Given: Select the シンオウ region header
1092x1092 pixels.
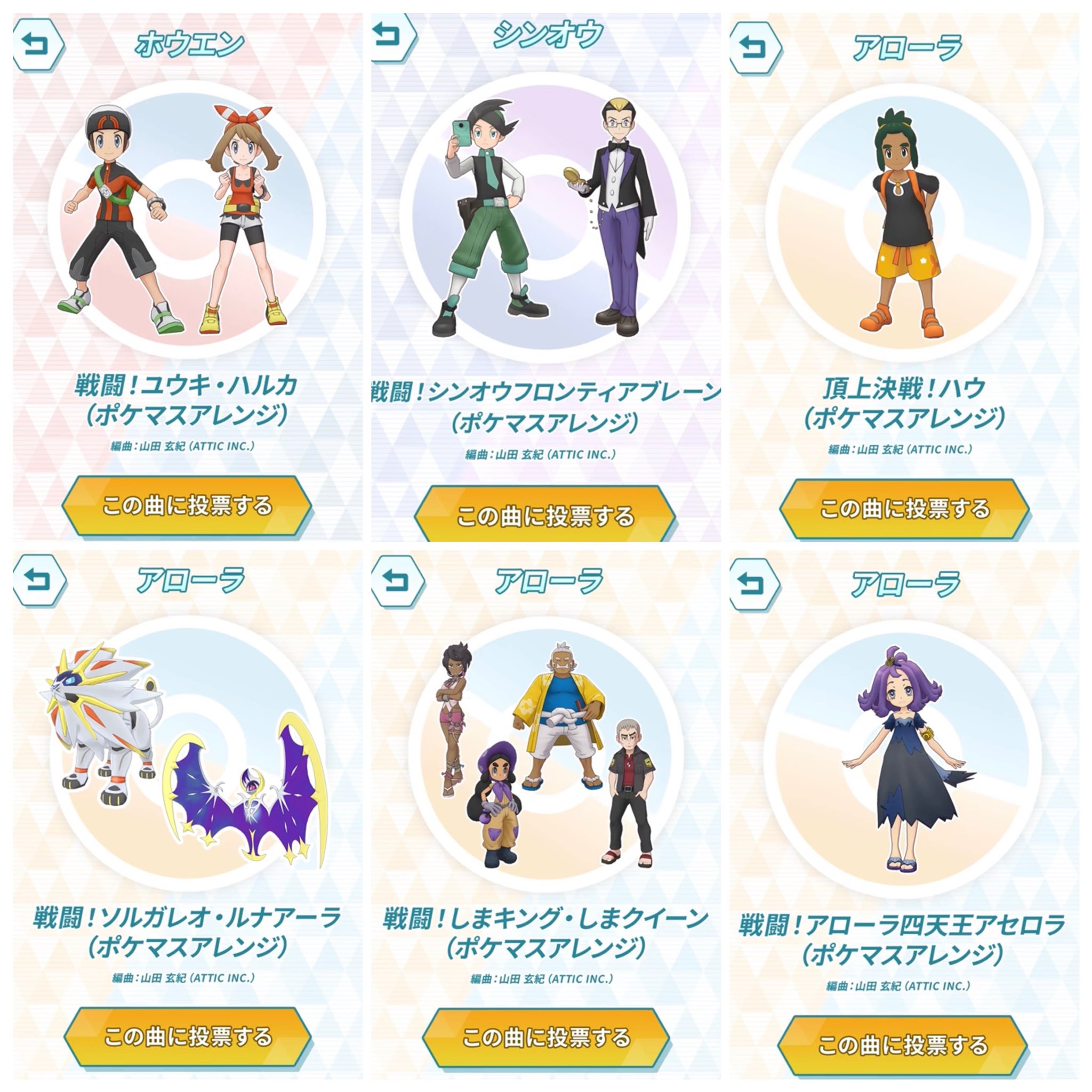Looking at the screenshot, I should coord(546,34).
